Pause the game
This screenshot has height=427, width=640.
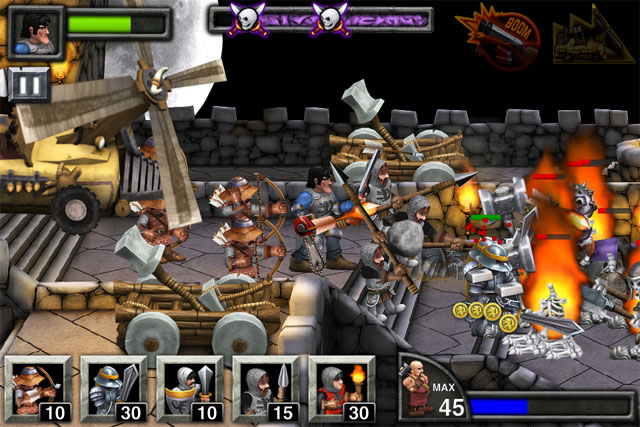(30, 84)
